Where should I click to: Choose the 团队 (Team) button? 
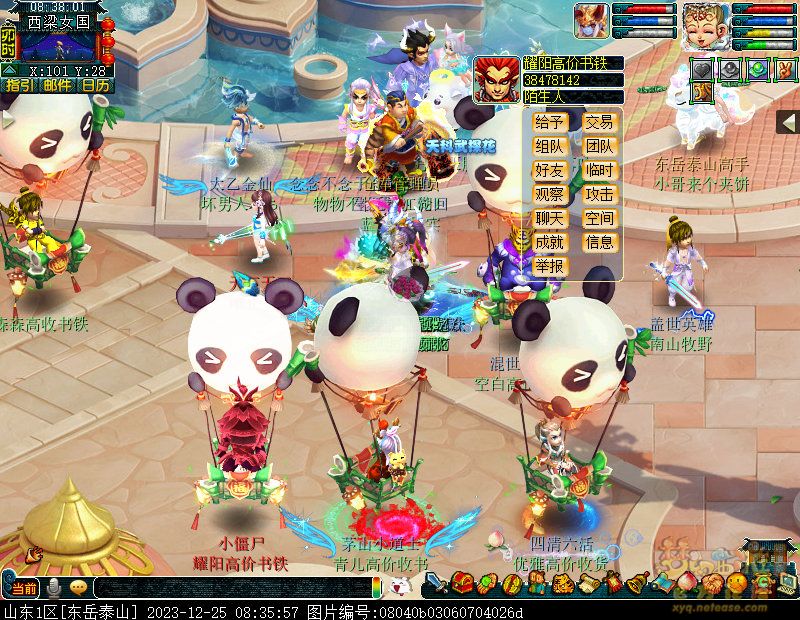click(599, 146)
